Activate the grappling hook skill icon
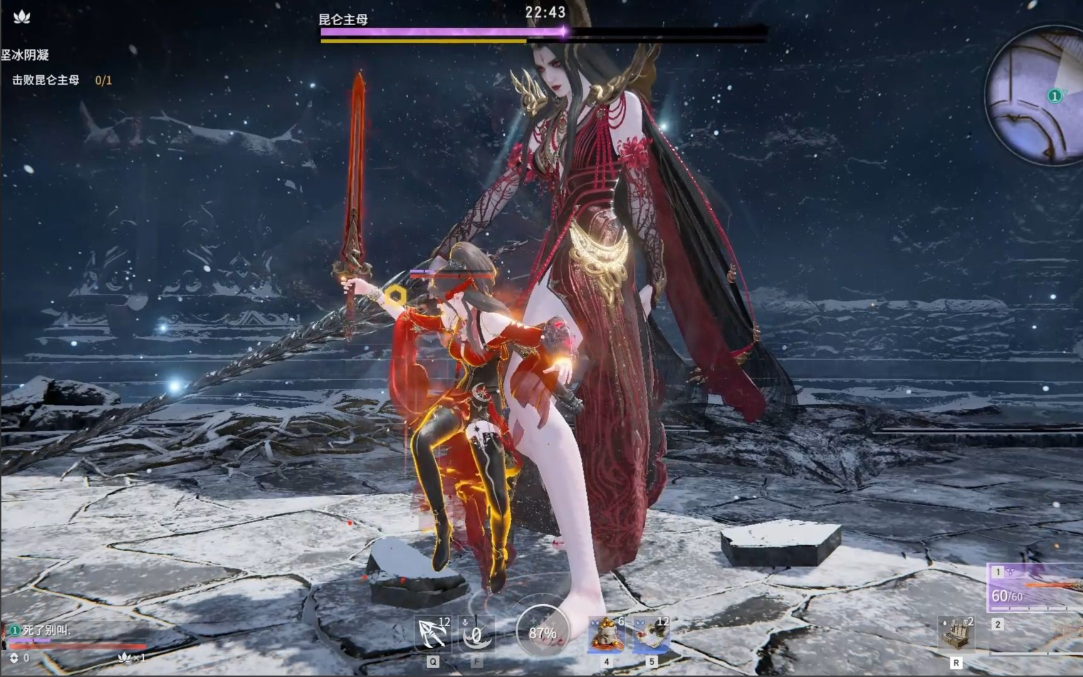The image size is (1083, 677). (x=433, y=633)
